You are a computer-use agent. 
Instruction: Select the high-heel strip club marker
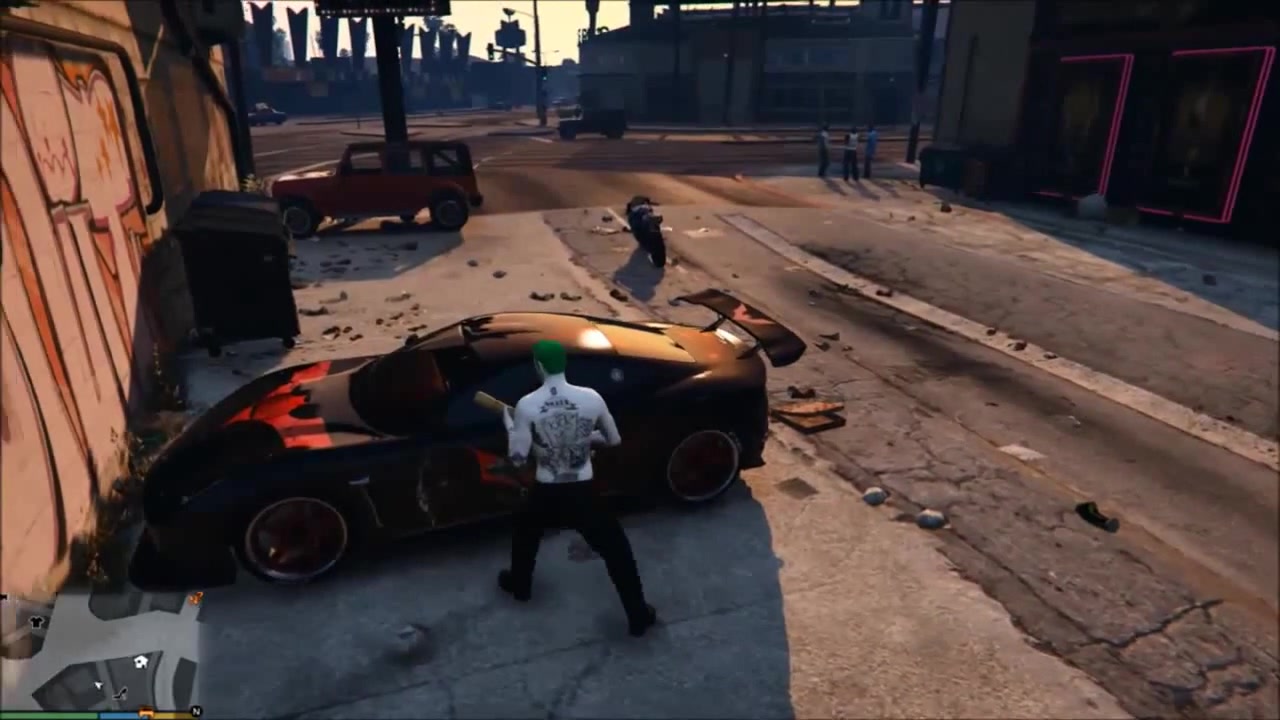coord(121,692)
